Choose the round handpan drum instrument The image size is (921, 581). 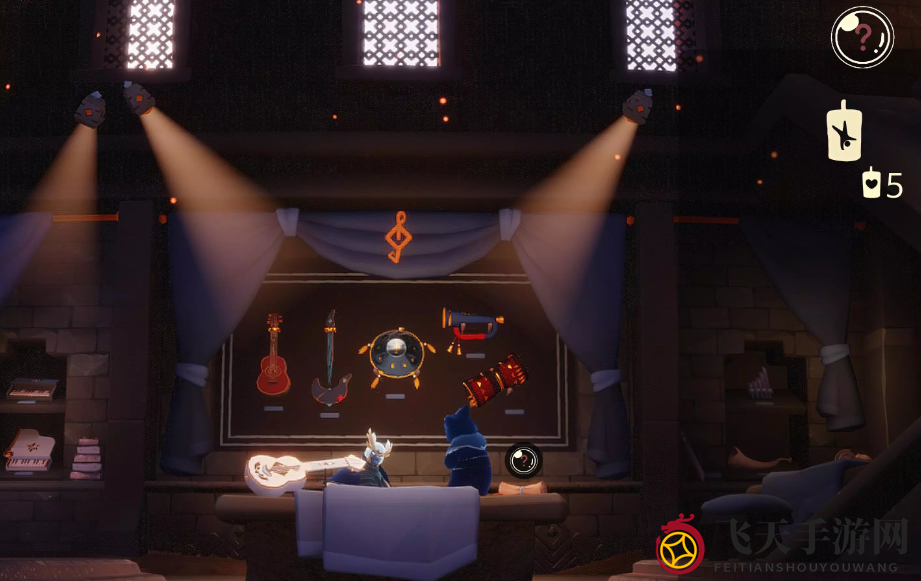pos(395,354)
